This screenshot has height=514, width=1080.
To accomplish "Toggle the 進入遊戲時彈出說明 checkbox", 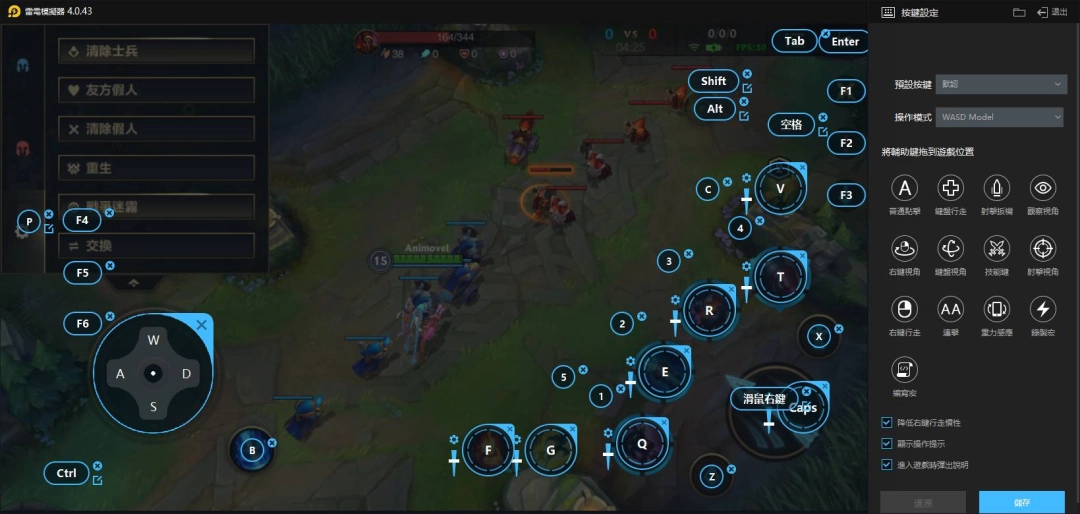I will [x=887, y=464].
